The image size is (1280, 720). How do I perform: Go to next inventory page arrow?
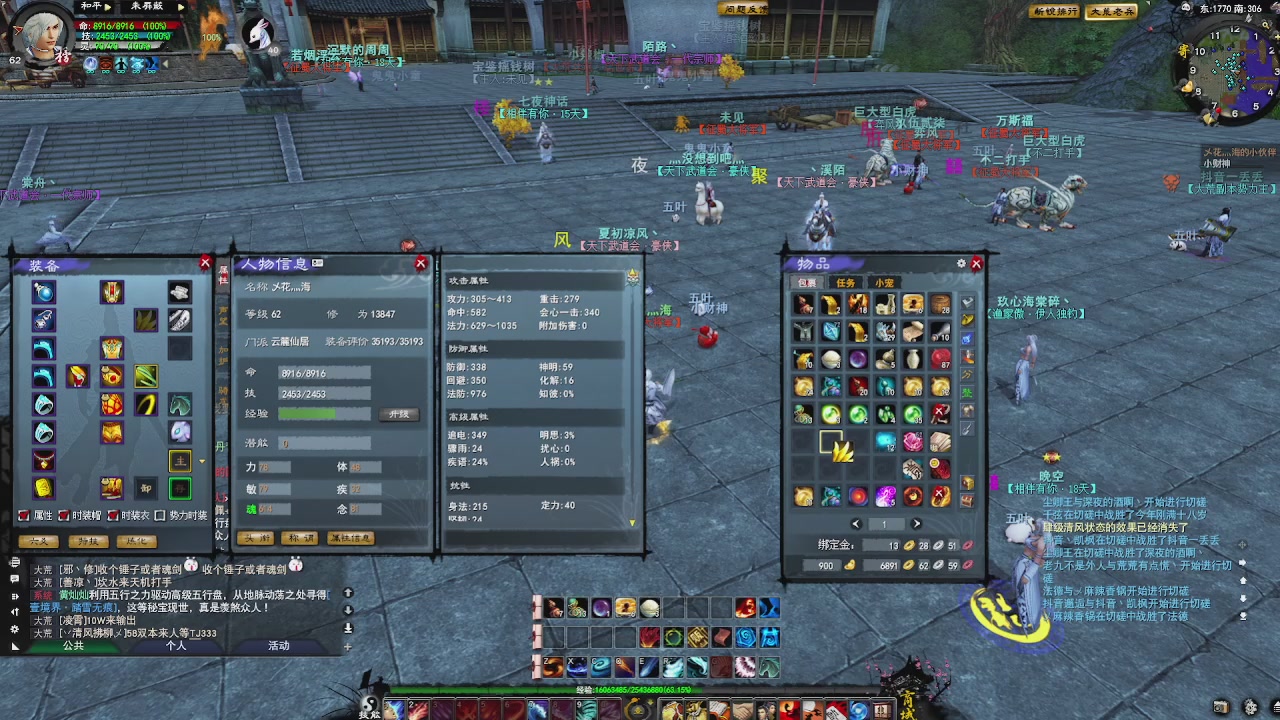tap(916, 524)
